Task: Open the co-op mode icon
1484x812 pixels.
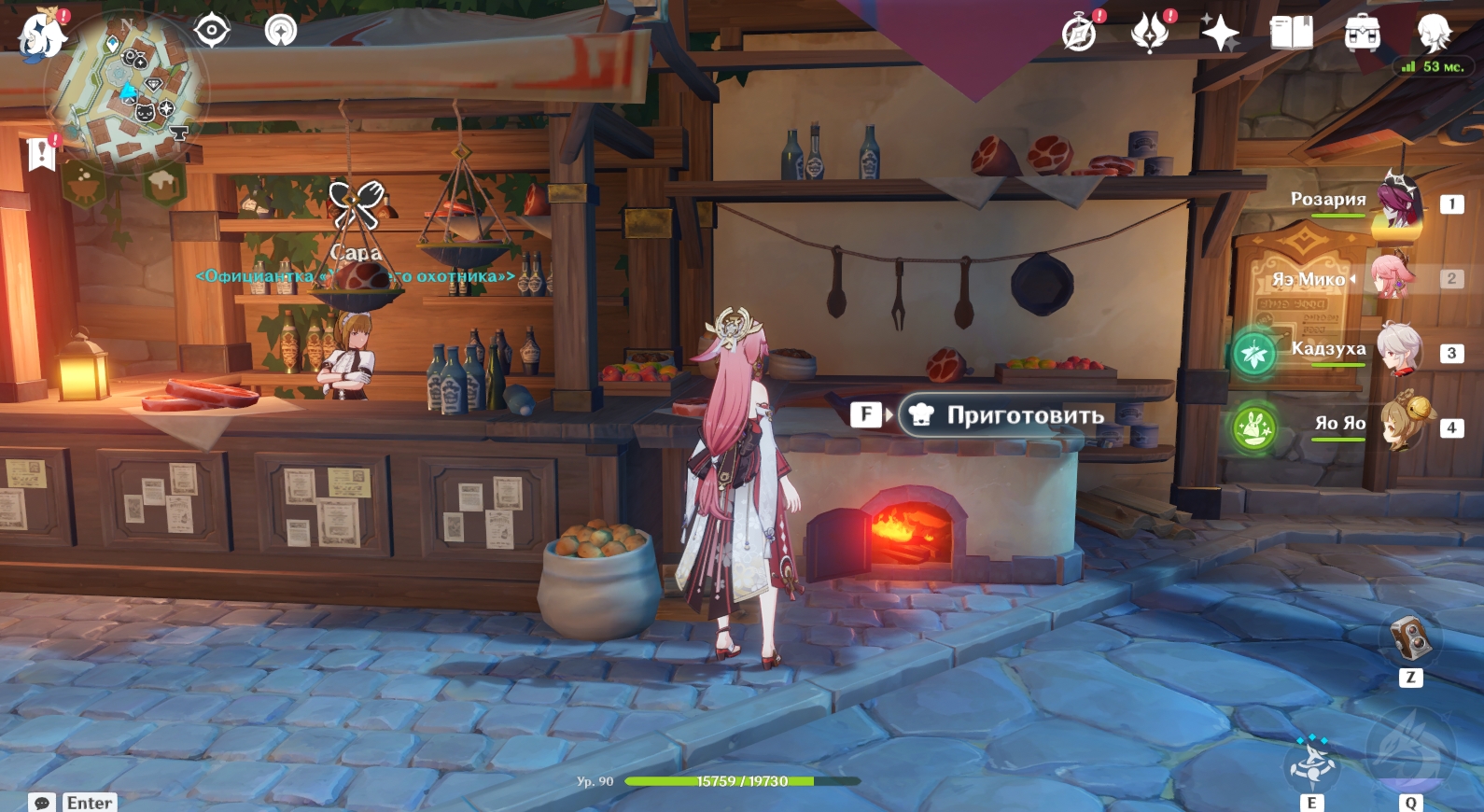Action: click(280, 31)
